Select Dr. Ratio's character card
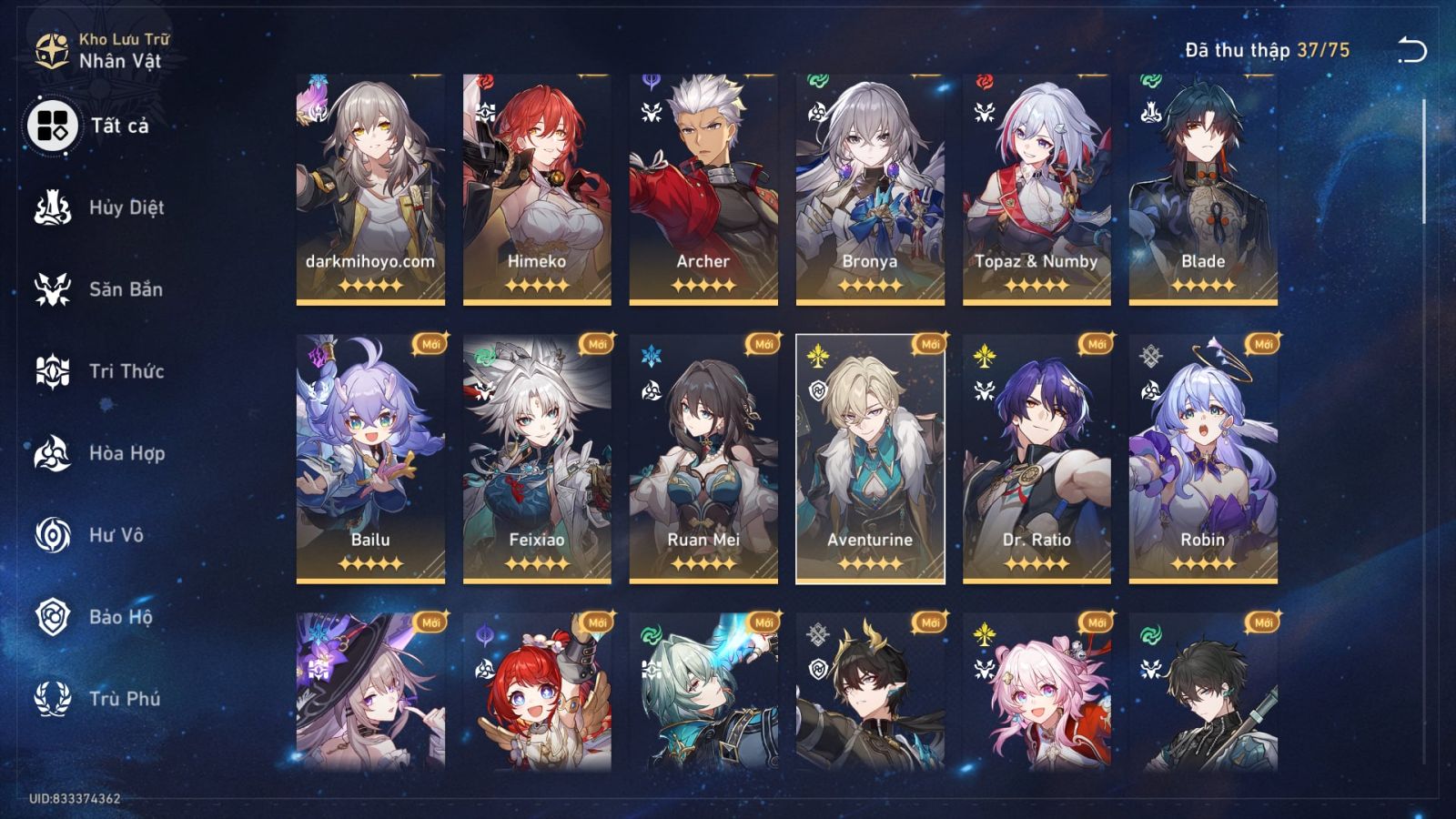 pyautogui.click(x=1036, y=455)
